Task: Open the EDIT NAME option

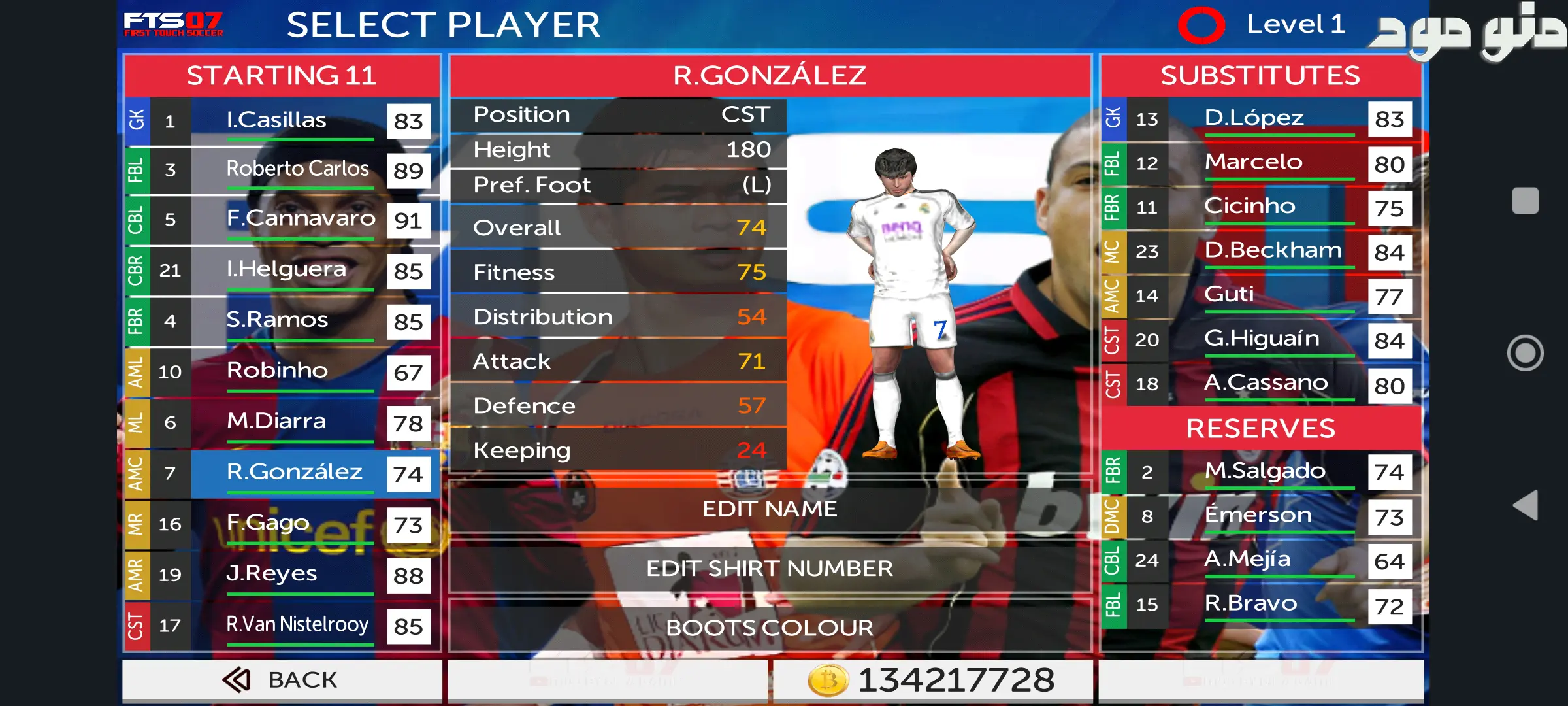Action: pyautogui.click(x=770, y=509)
